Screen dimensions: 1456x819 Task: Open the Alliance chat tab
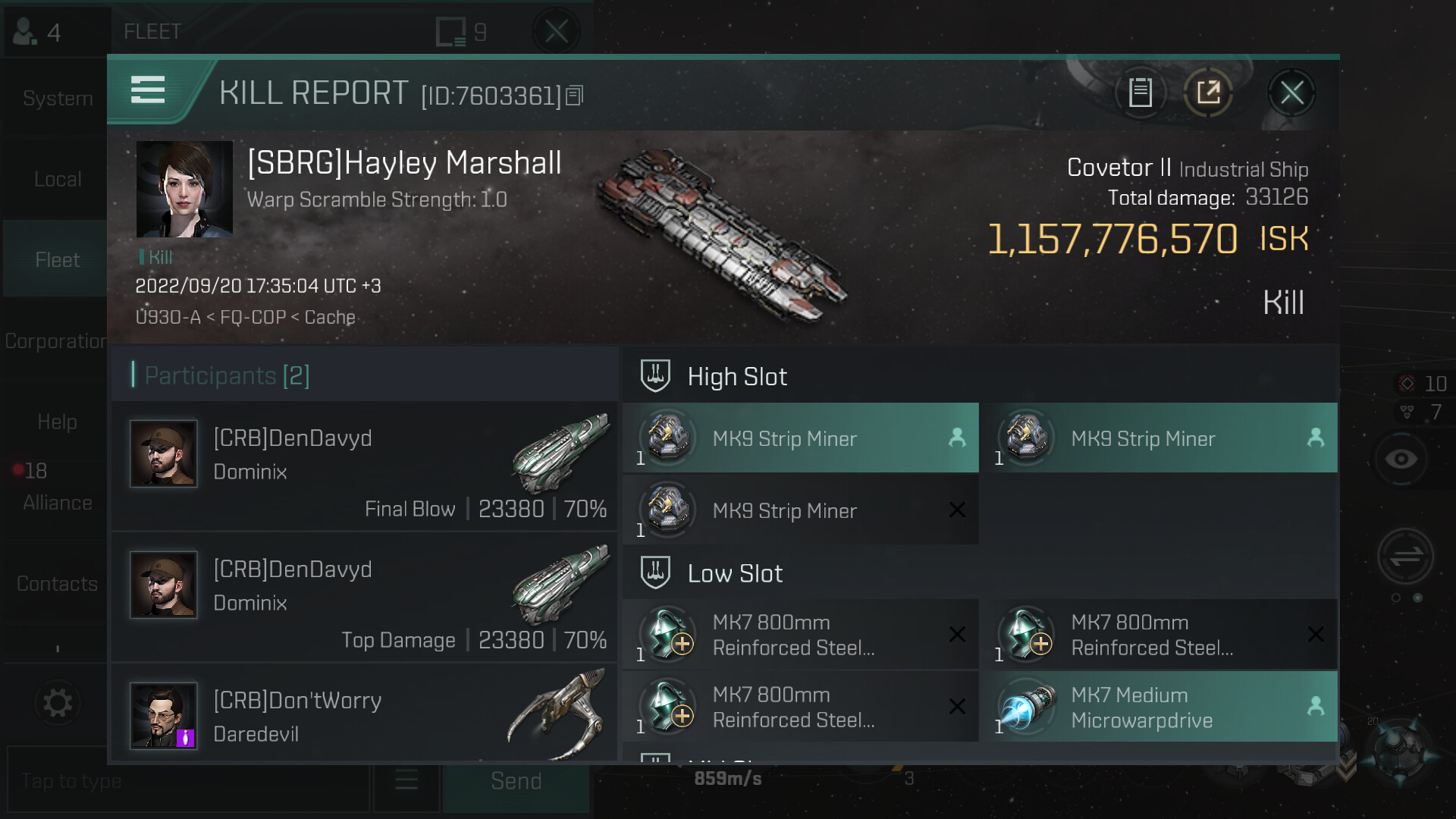coord(57,502)
